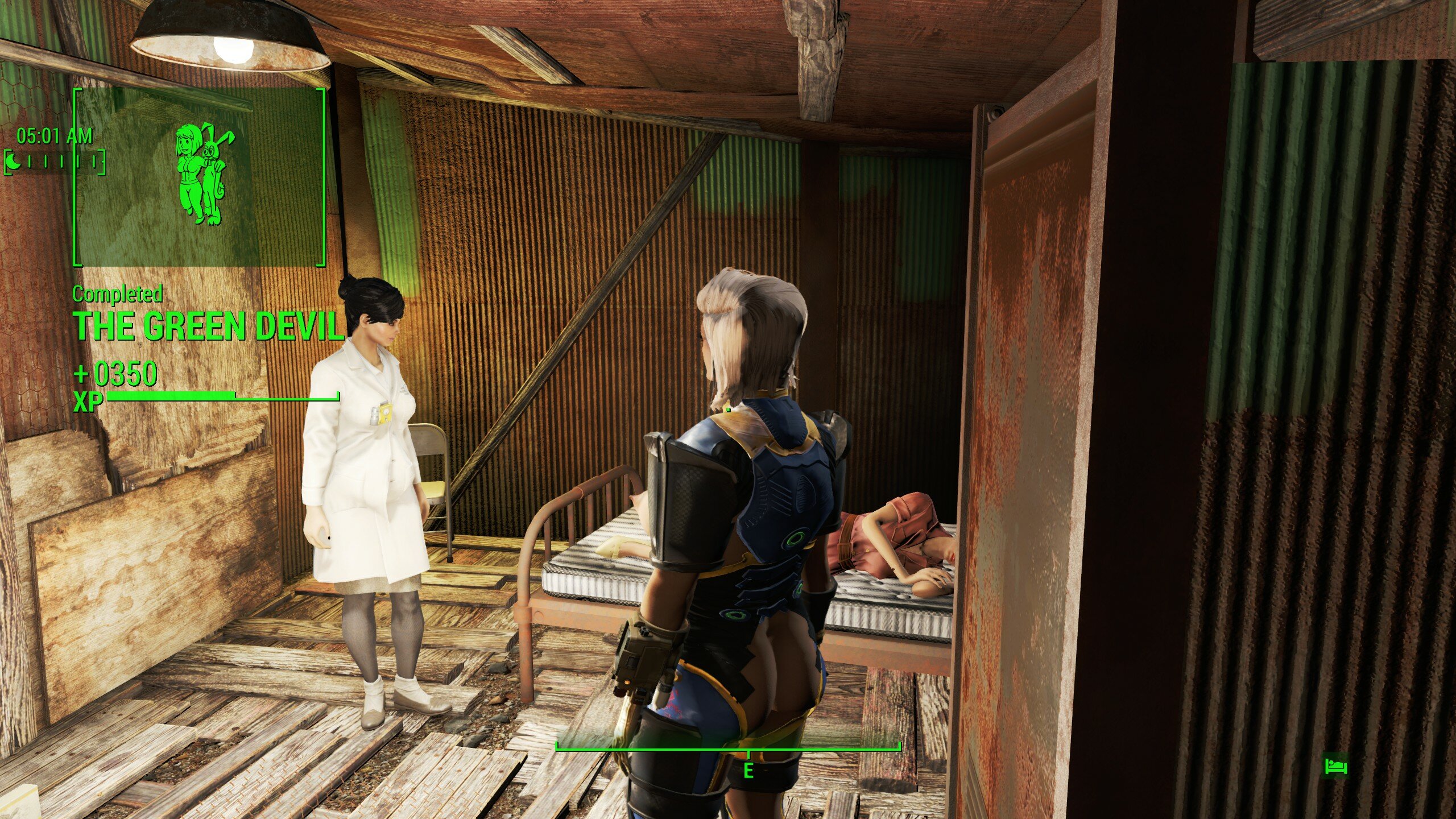Viewport: 1456px width, 819px height.
Task: Click the green bed status icon
Action: 1335,766
